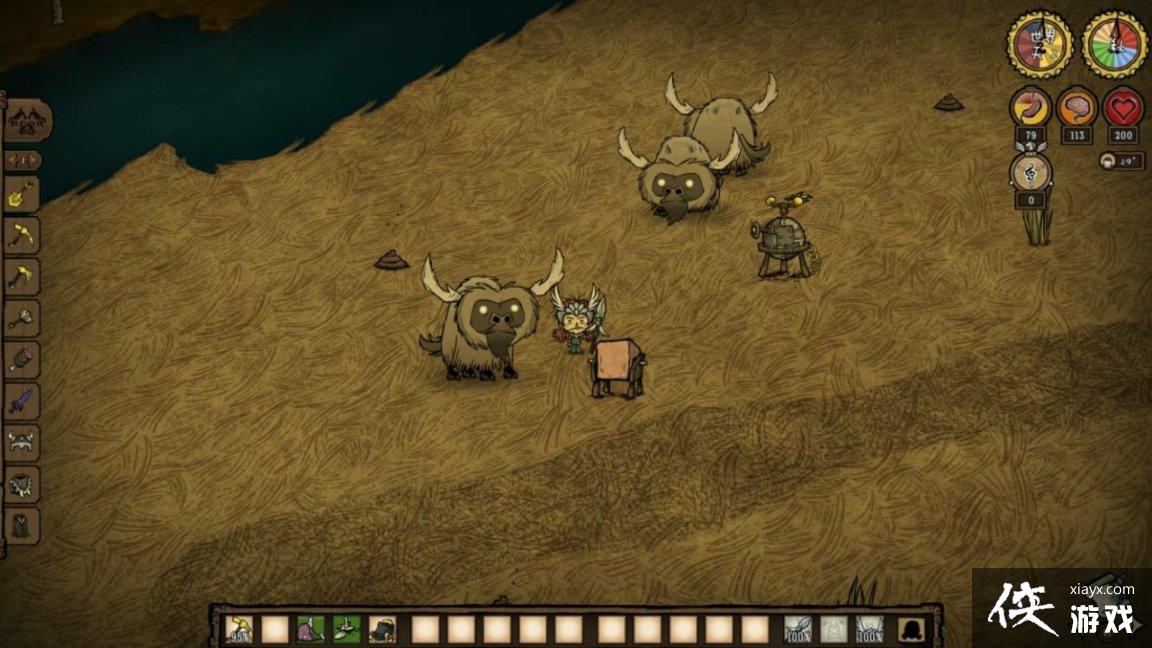
Task: Pick the meat item on green background
Action: [311, 629]
